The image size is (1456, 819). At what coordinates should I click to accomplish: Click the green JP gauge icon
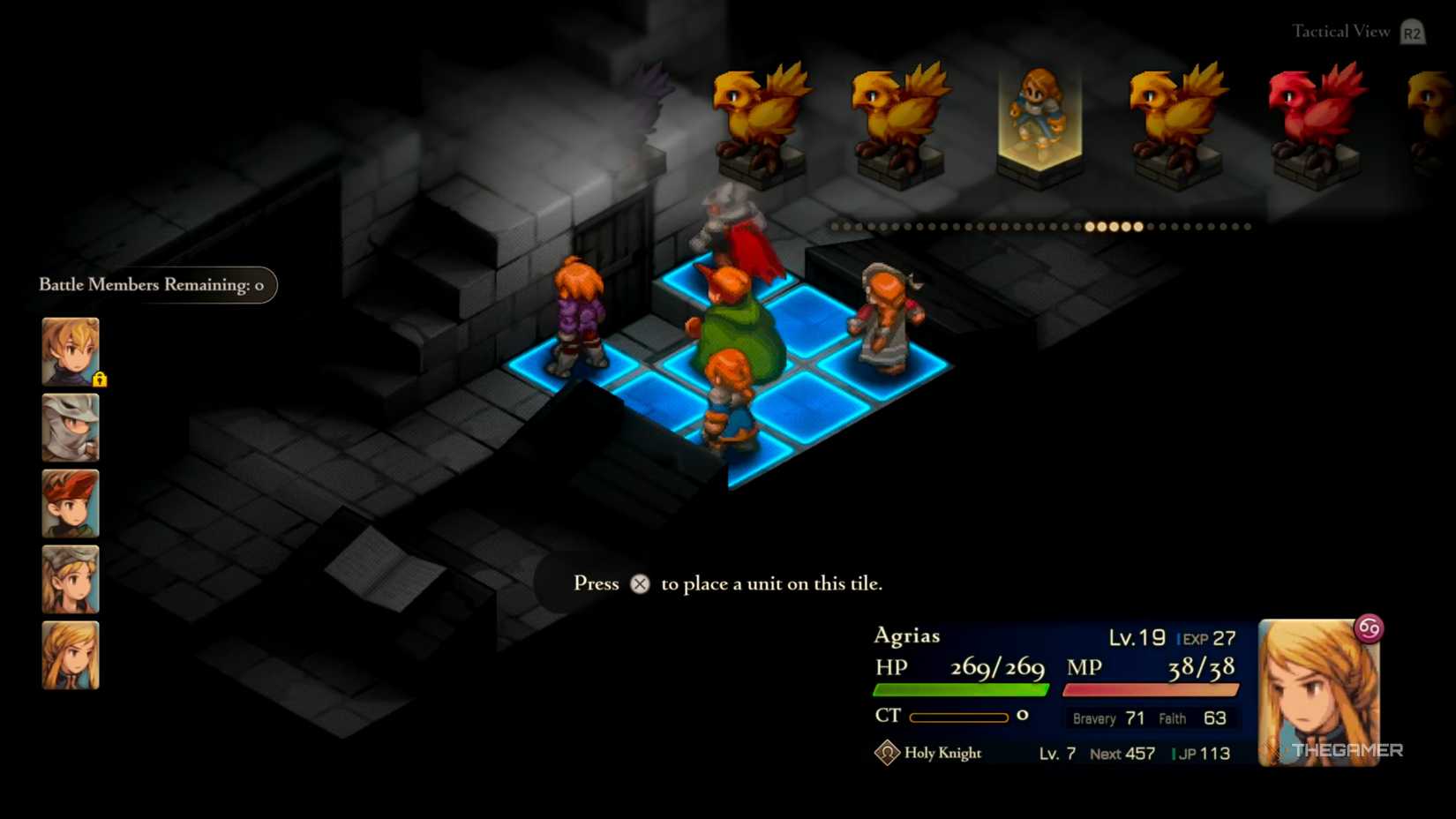[1173, 753]
